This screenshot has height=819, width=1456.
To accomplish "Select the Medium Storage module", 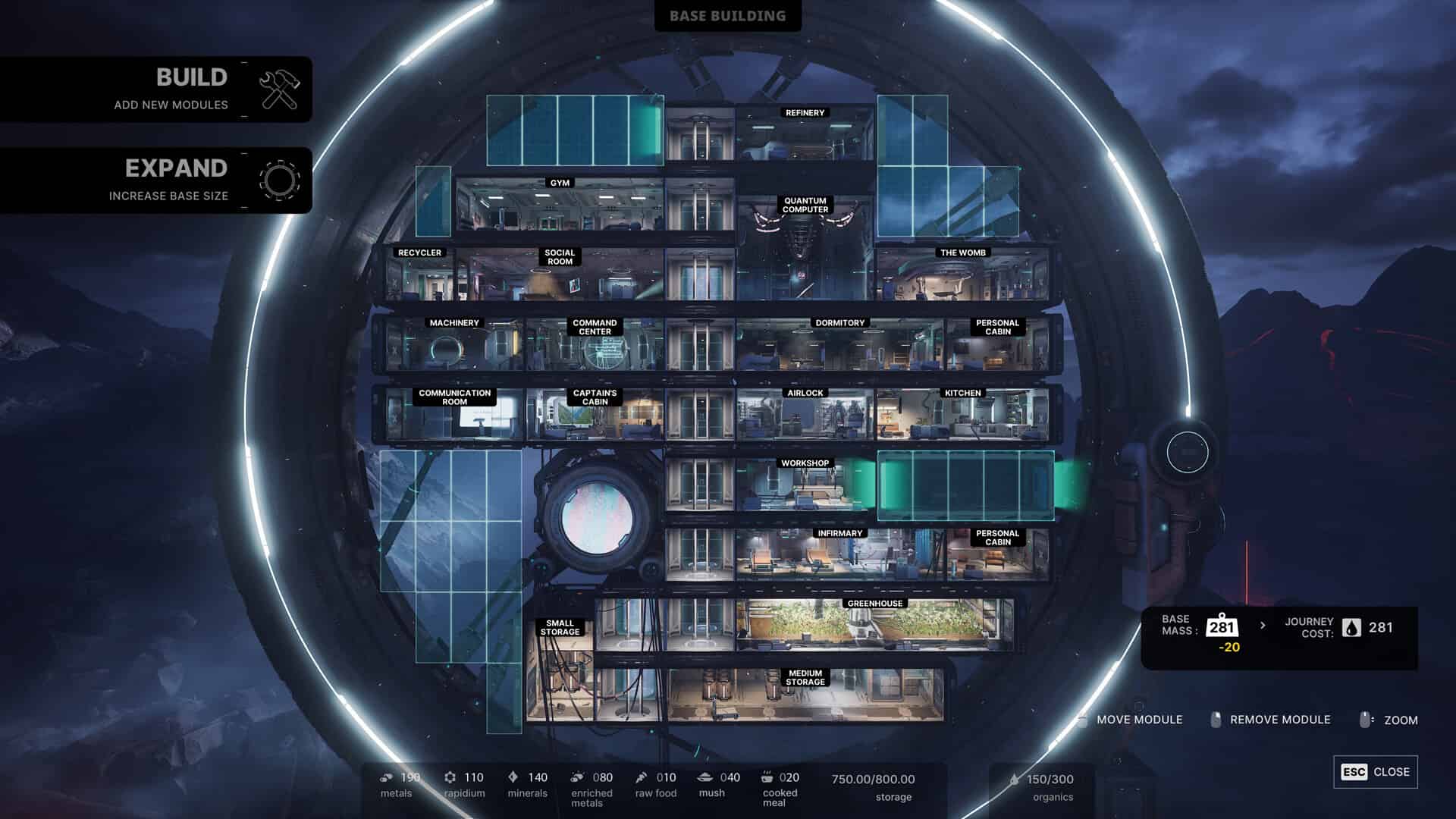I will (805, 697).
